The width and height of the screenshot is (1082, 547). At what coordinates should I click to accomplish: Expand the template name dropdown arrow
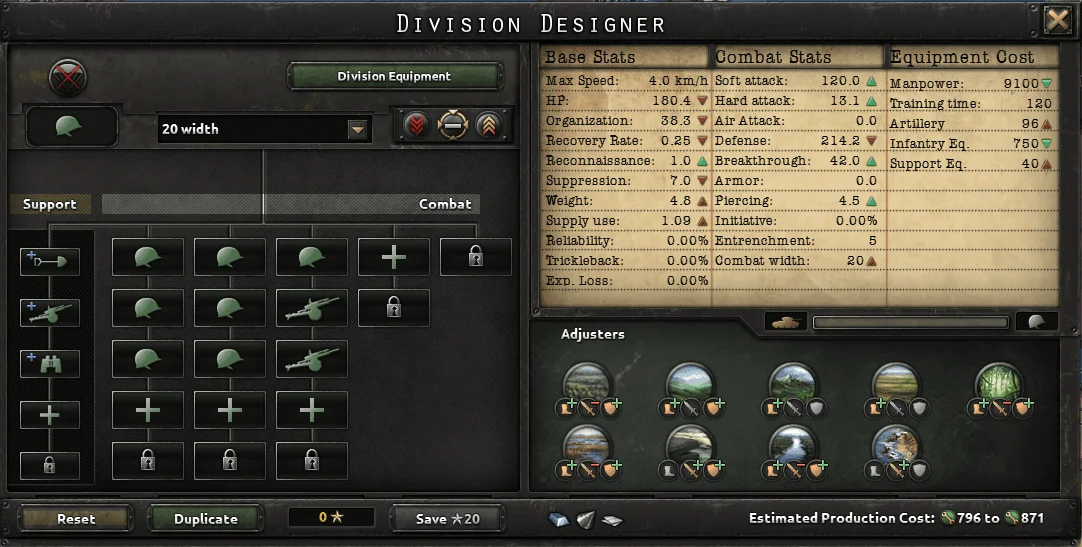[358, 129]
